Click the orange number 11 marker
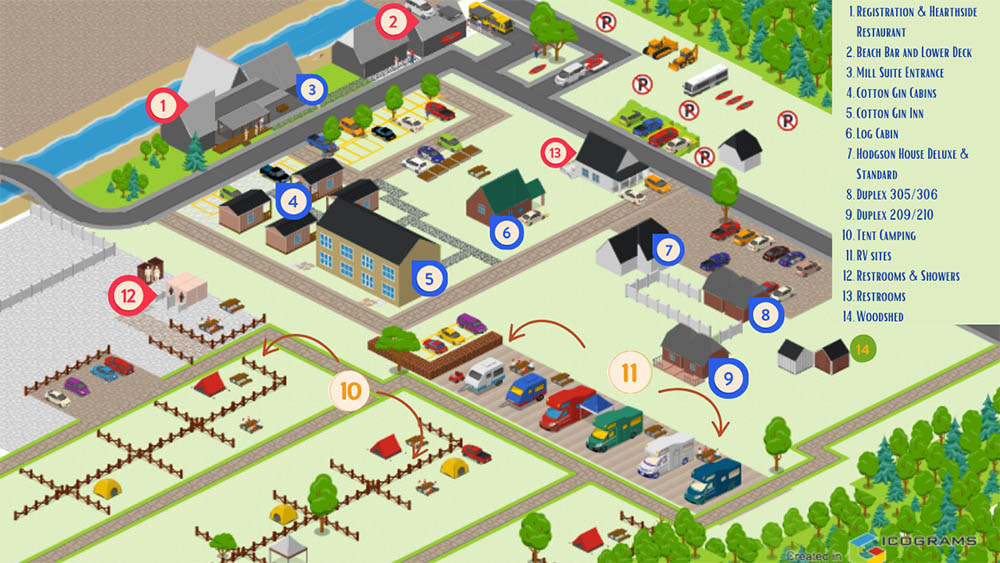Image resolution: width=1000 pixels, height=563 pixels. 630,373
